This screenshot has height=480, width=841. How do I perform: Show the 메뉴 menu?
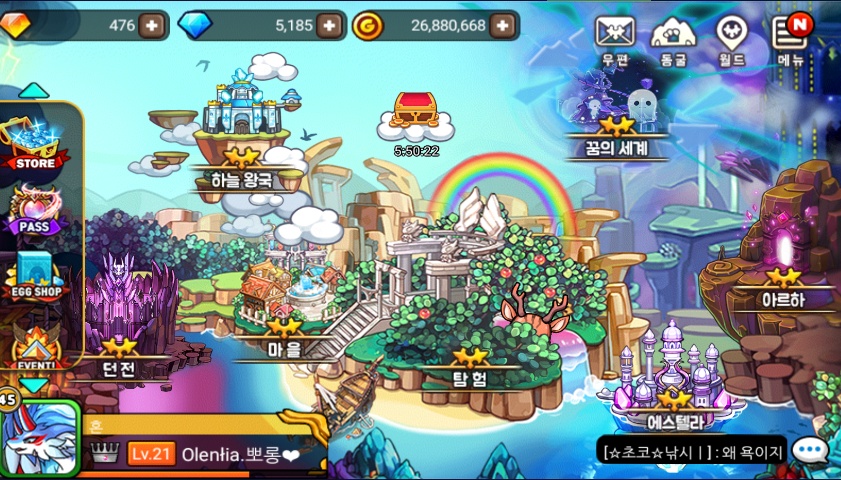click(x=791, y=38)
